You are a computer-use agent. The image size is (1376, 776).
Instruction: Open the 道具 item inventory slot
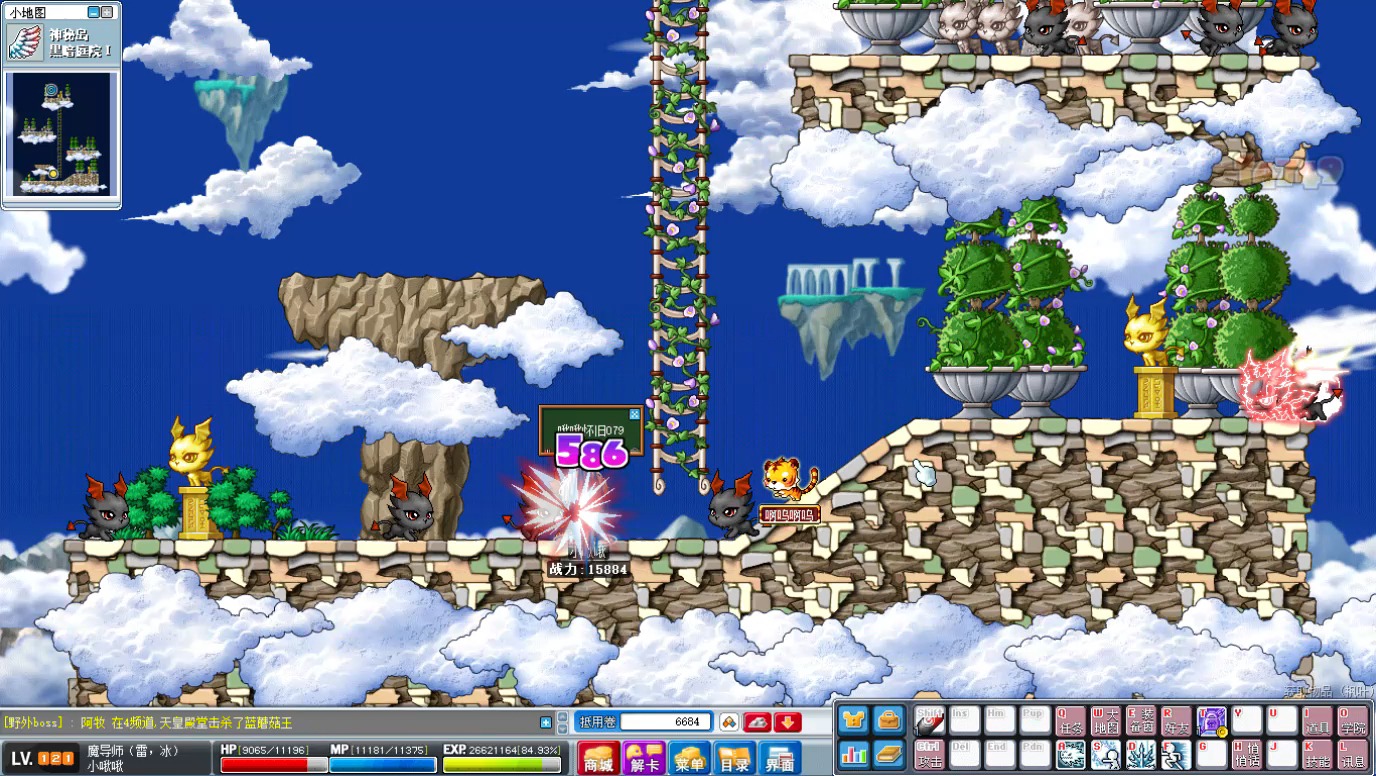tap(1317, 721)
